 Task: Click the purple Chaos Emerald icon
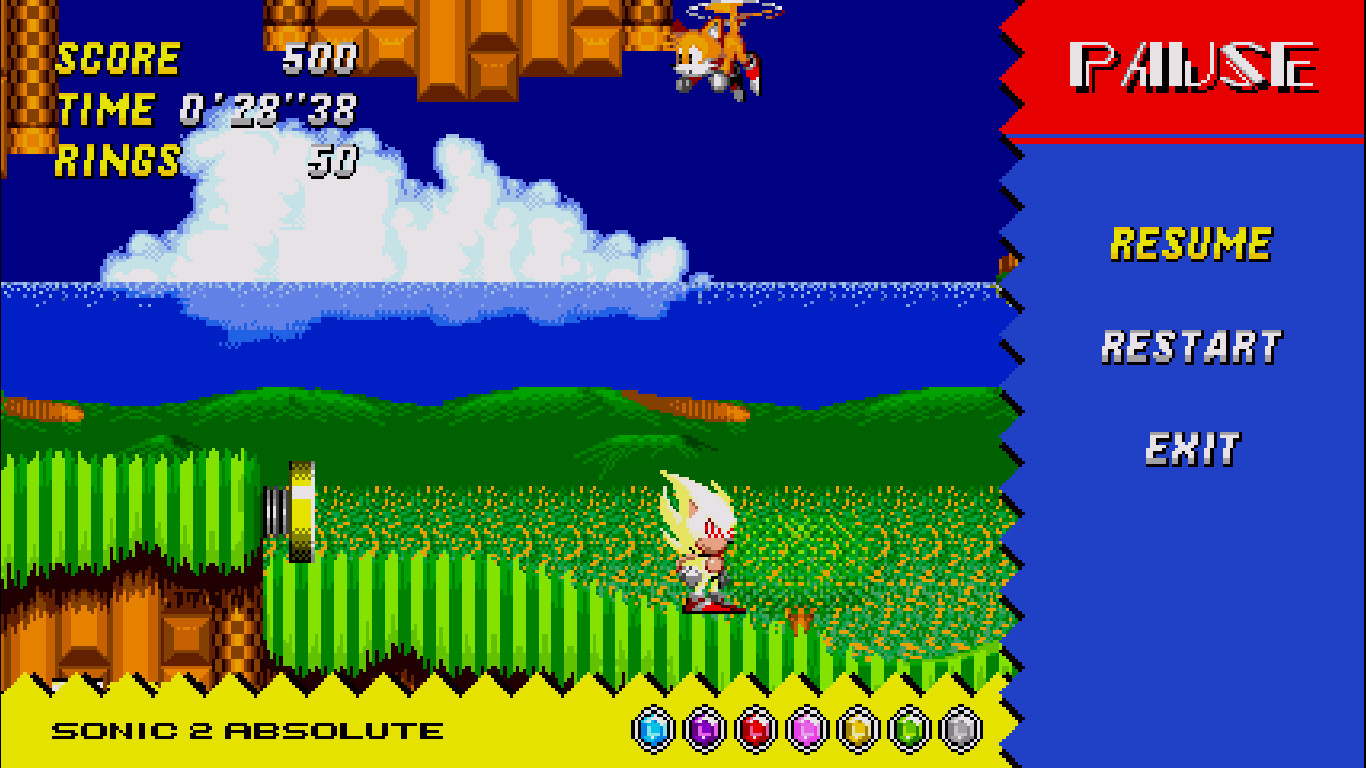pyautogui.click(x=704, y=730)
